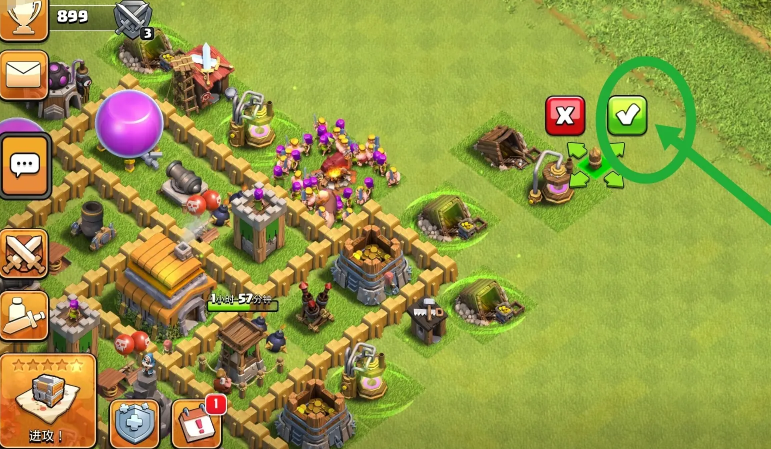Start an attack with the 进攻 button
Screen dimensions: 771x449
point(48,400)
